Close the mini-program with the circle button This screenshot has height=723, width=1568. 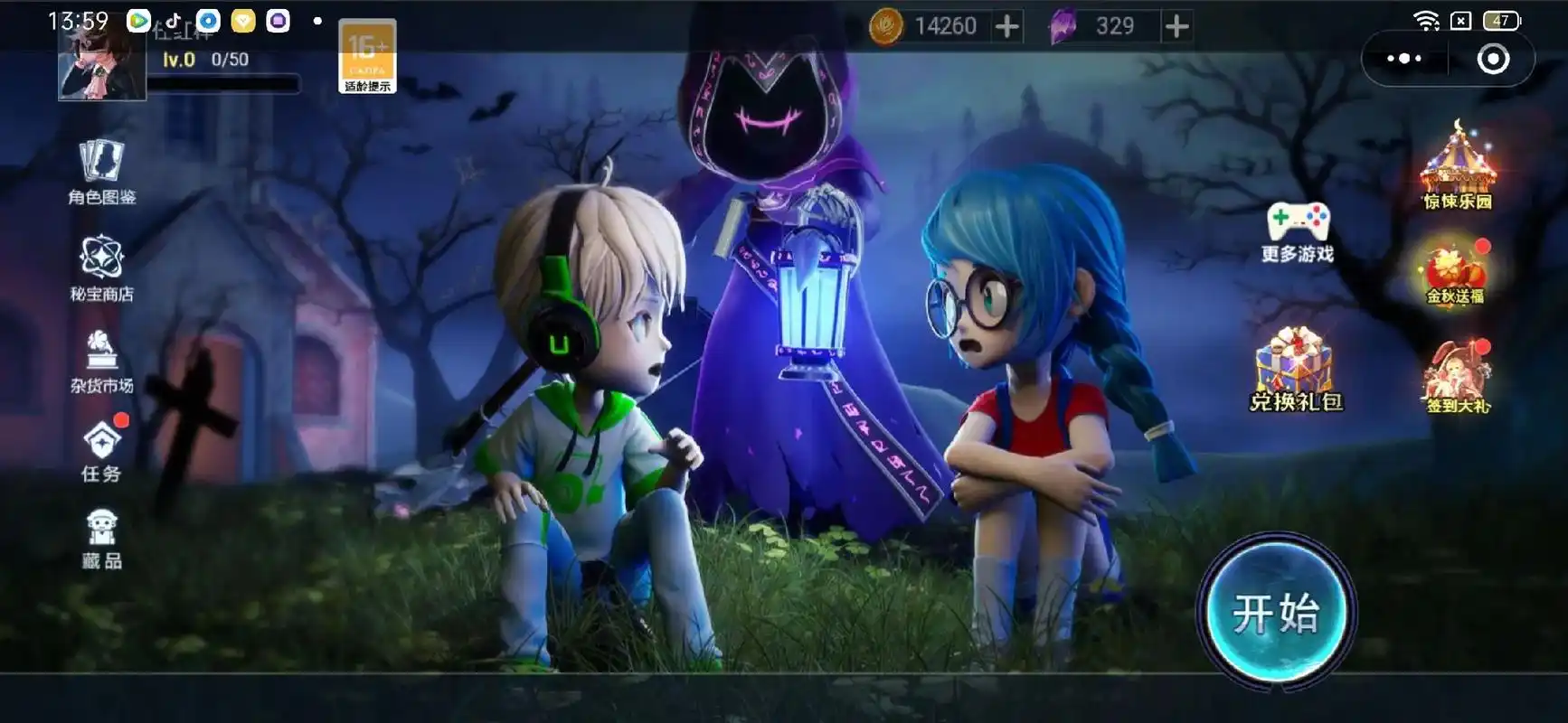pos(1492,59)
